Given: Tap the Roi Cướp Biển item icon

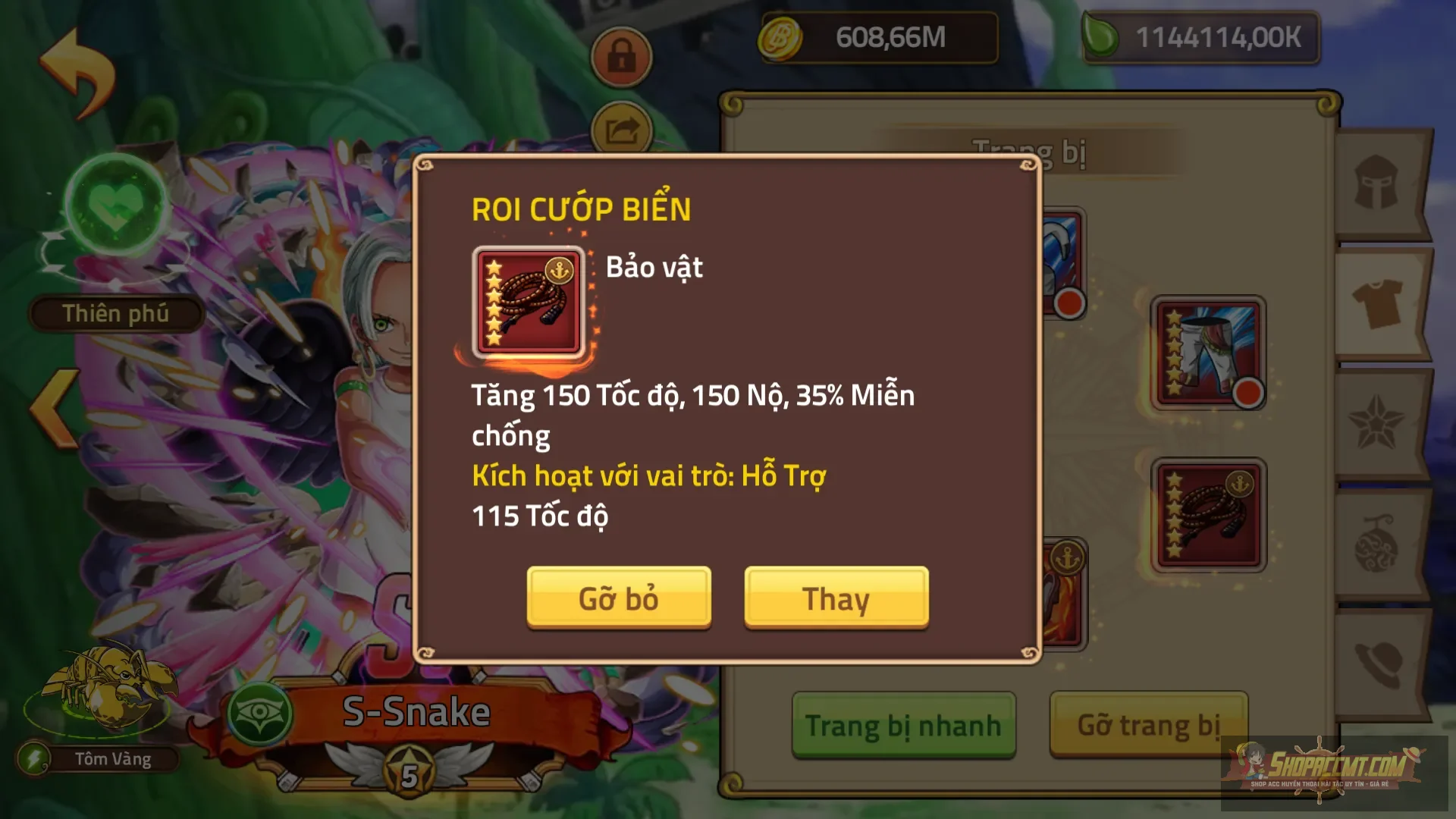Looking at the screenshot, I should [x=529, y=302].
